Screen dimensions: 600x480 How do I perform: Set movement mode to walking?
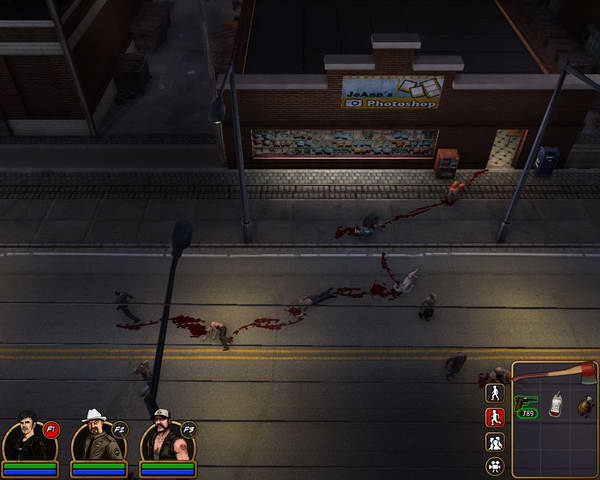(494, 393)
